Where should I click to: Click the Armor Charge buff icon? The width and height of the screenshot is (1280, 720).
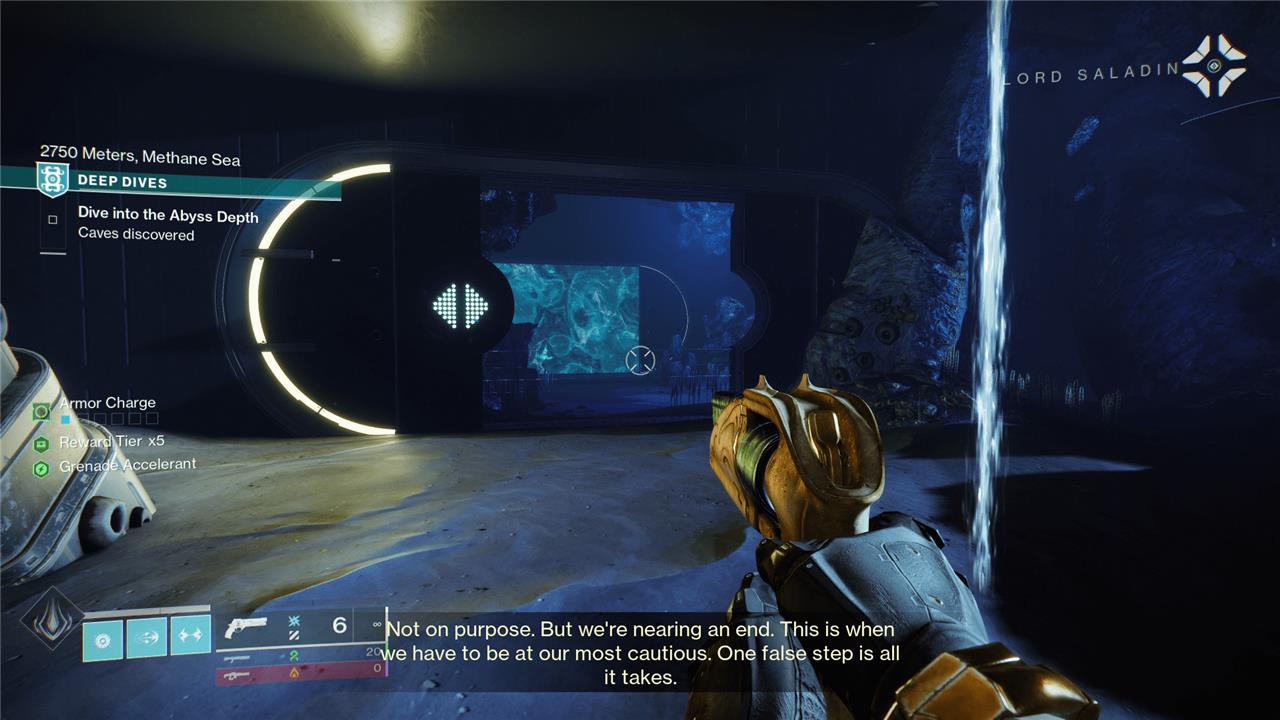coord(41,410)
